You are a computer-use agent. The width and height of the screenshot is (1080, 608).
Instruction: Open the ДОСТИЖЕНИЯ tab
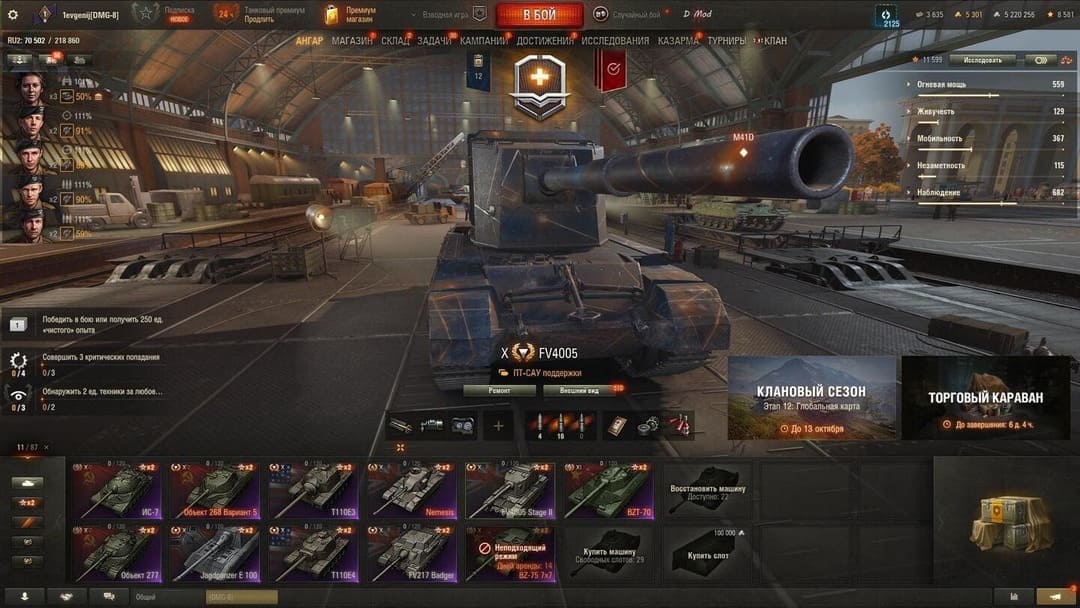pyautogui.click(x=545, y=41)
